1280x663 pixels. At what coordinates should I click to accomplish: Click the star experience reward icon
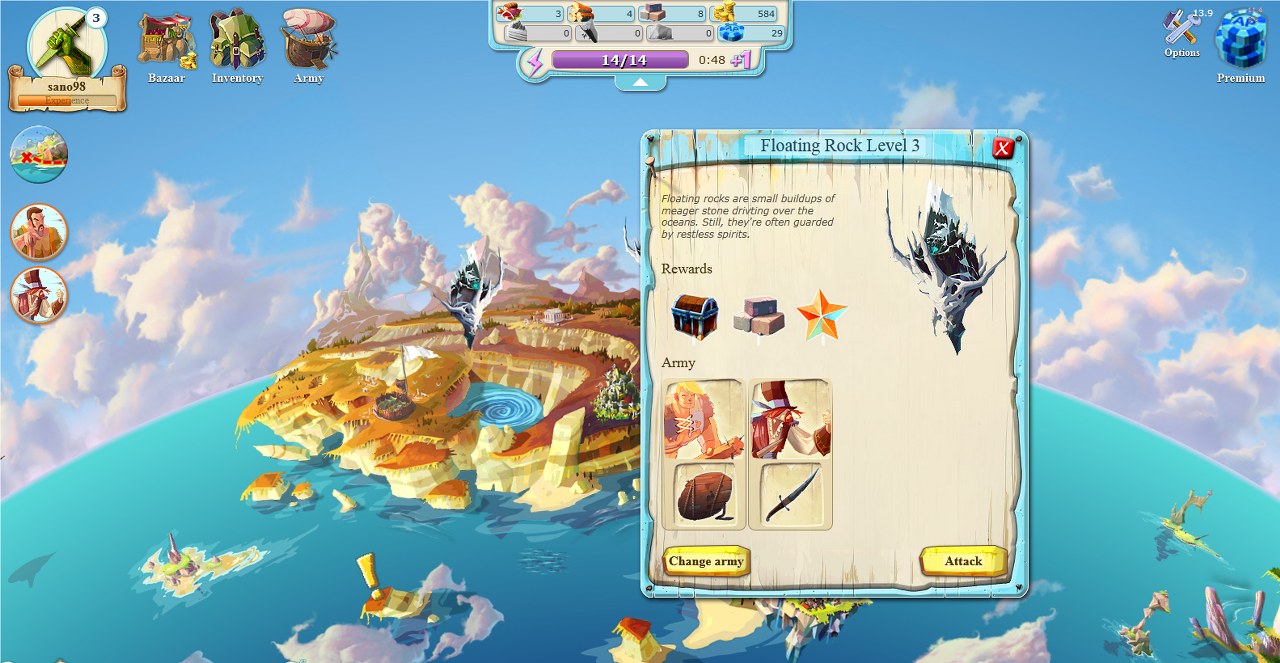(x=822, y=315)
